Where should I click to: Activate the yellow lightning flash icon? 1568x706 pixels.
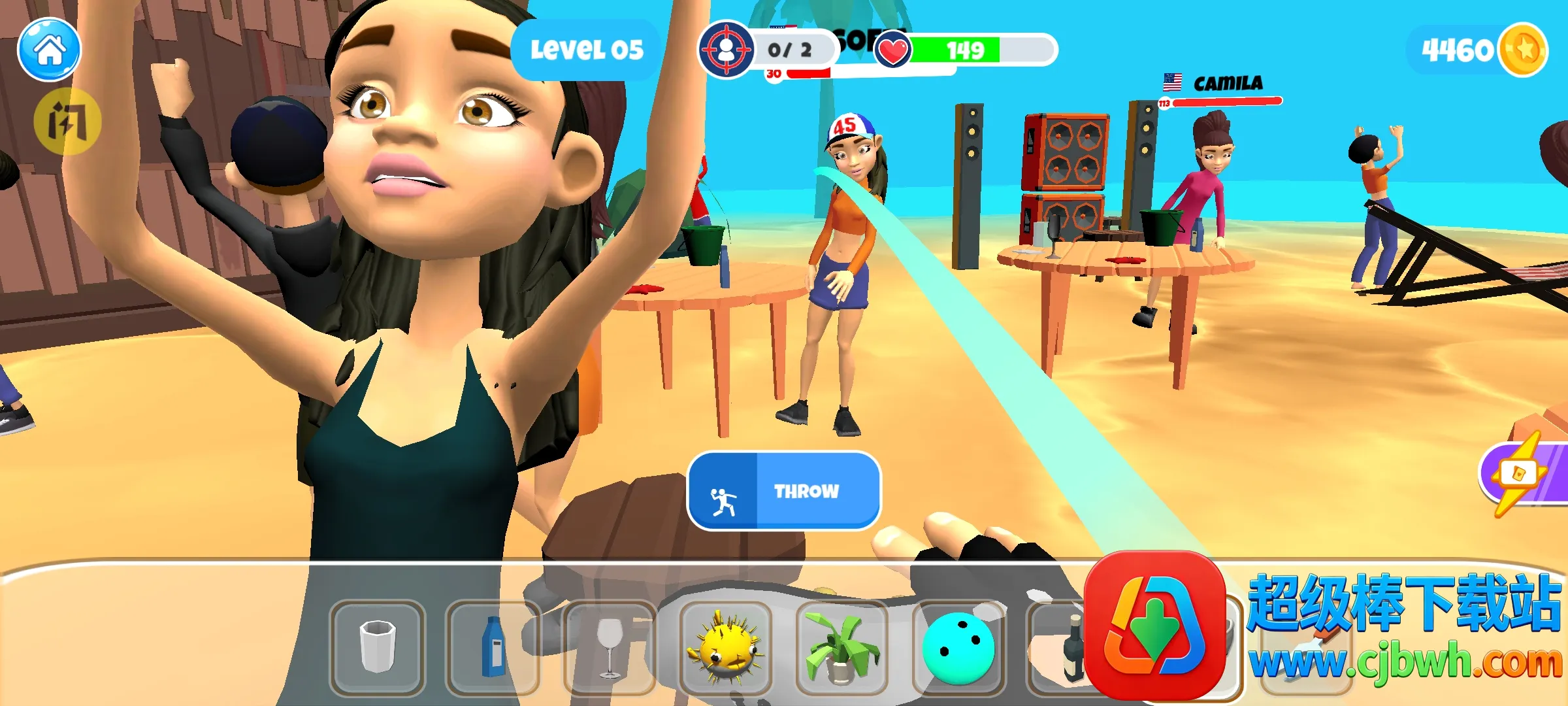67,122
